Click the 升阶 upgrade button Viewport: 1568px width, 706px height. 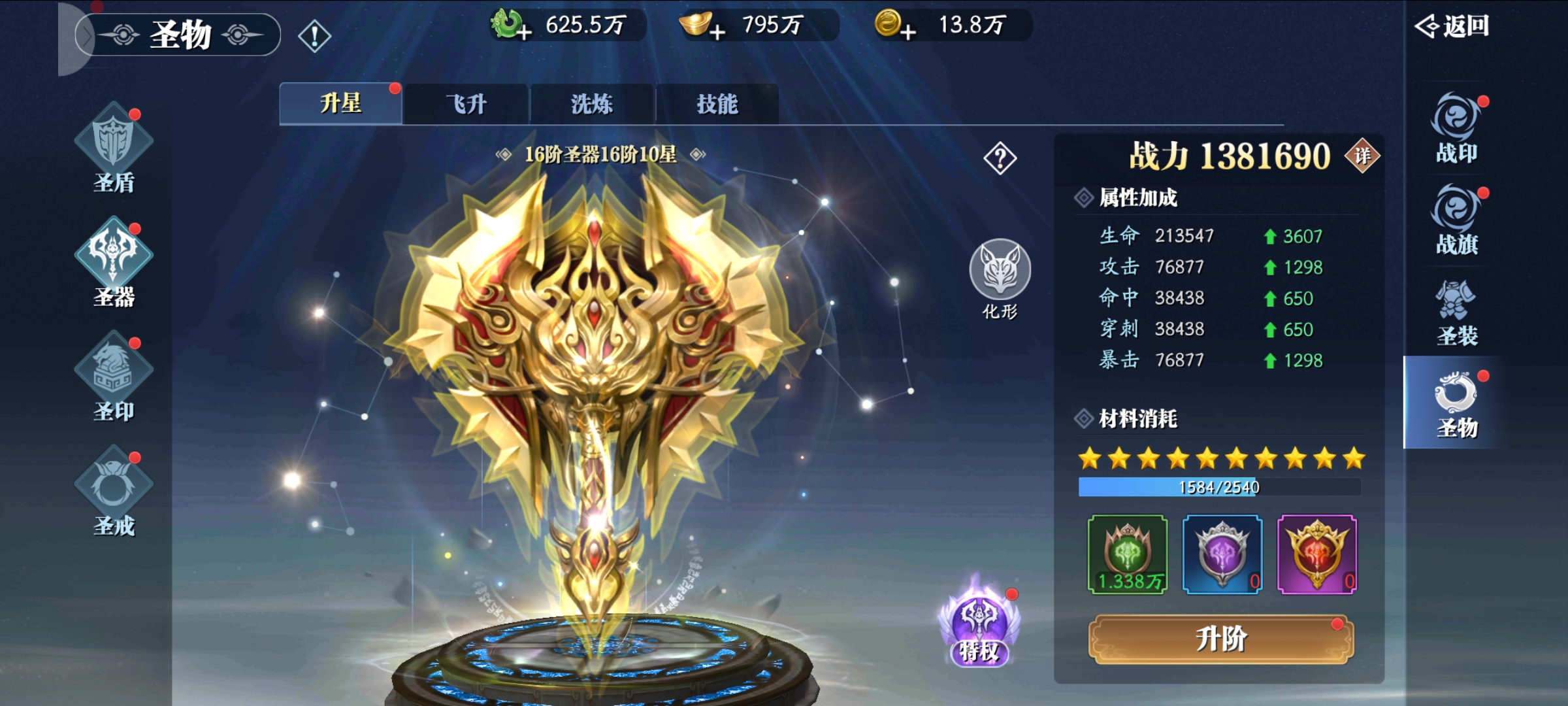[x=1220, y=639]
